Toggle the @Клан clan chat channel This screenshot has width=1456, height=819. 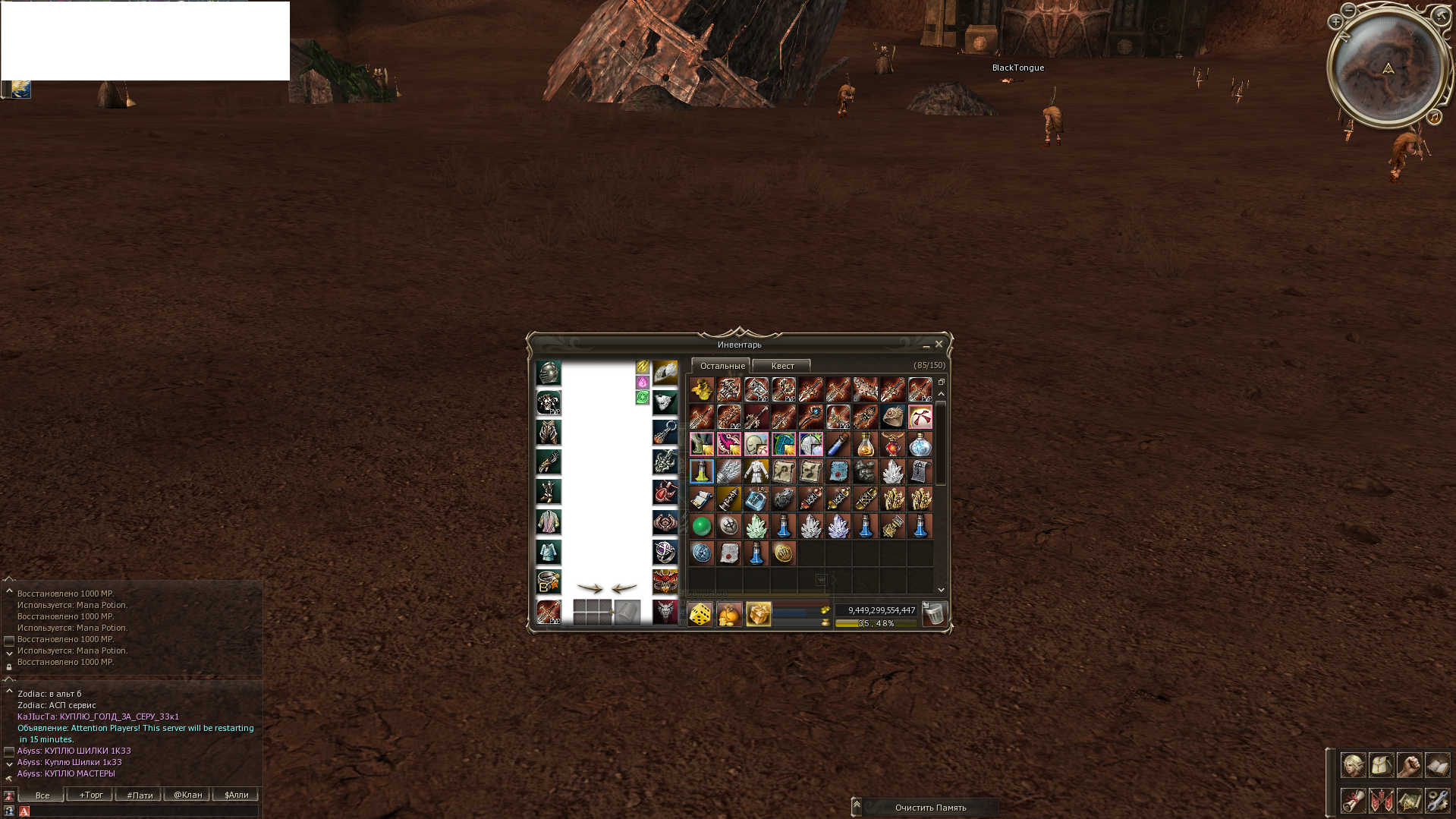pyautogui.click(x=187, y=794)
